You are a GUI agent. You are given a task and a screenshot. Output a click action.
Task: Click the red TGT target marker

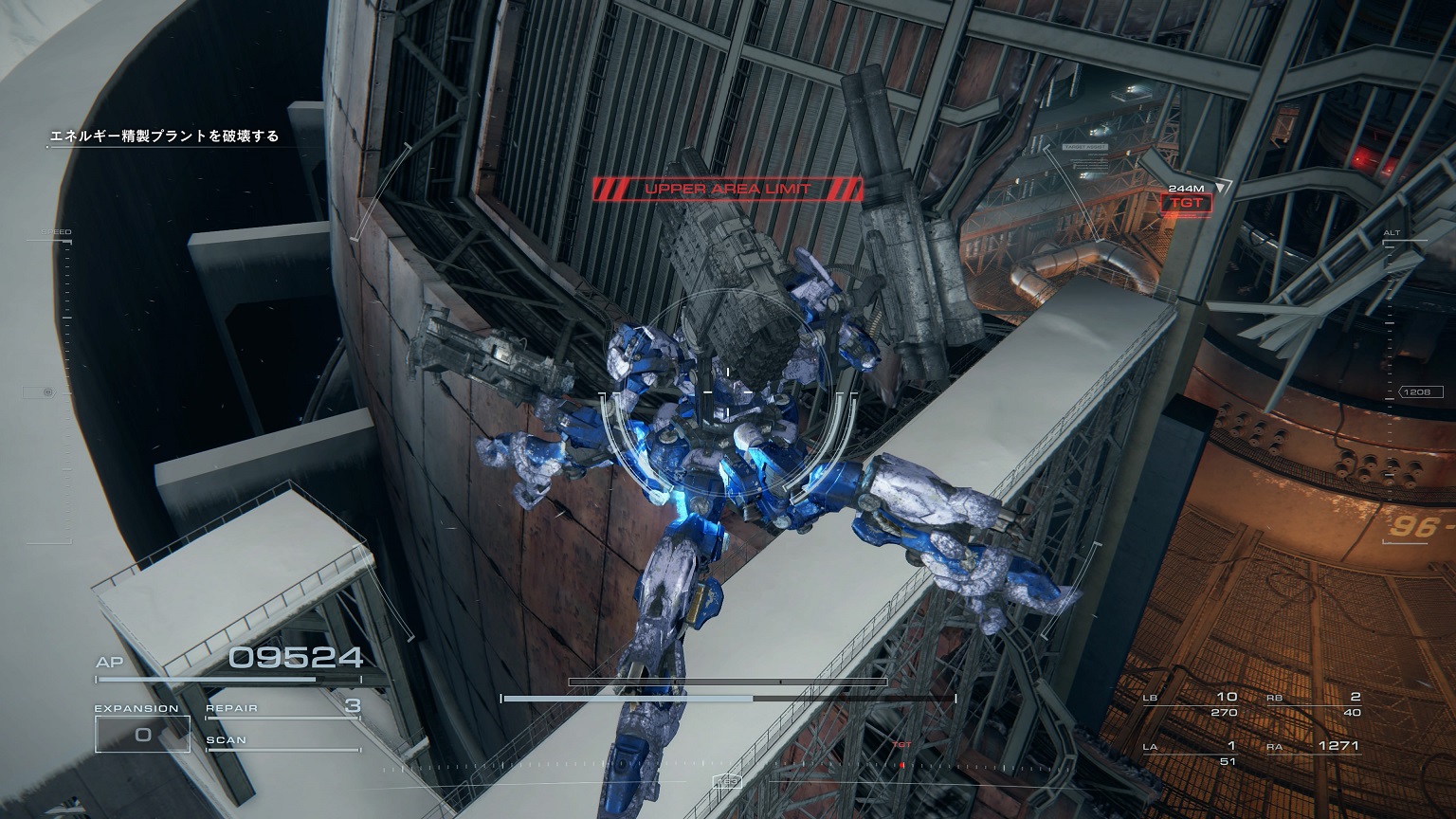[1186, 203]
